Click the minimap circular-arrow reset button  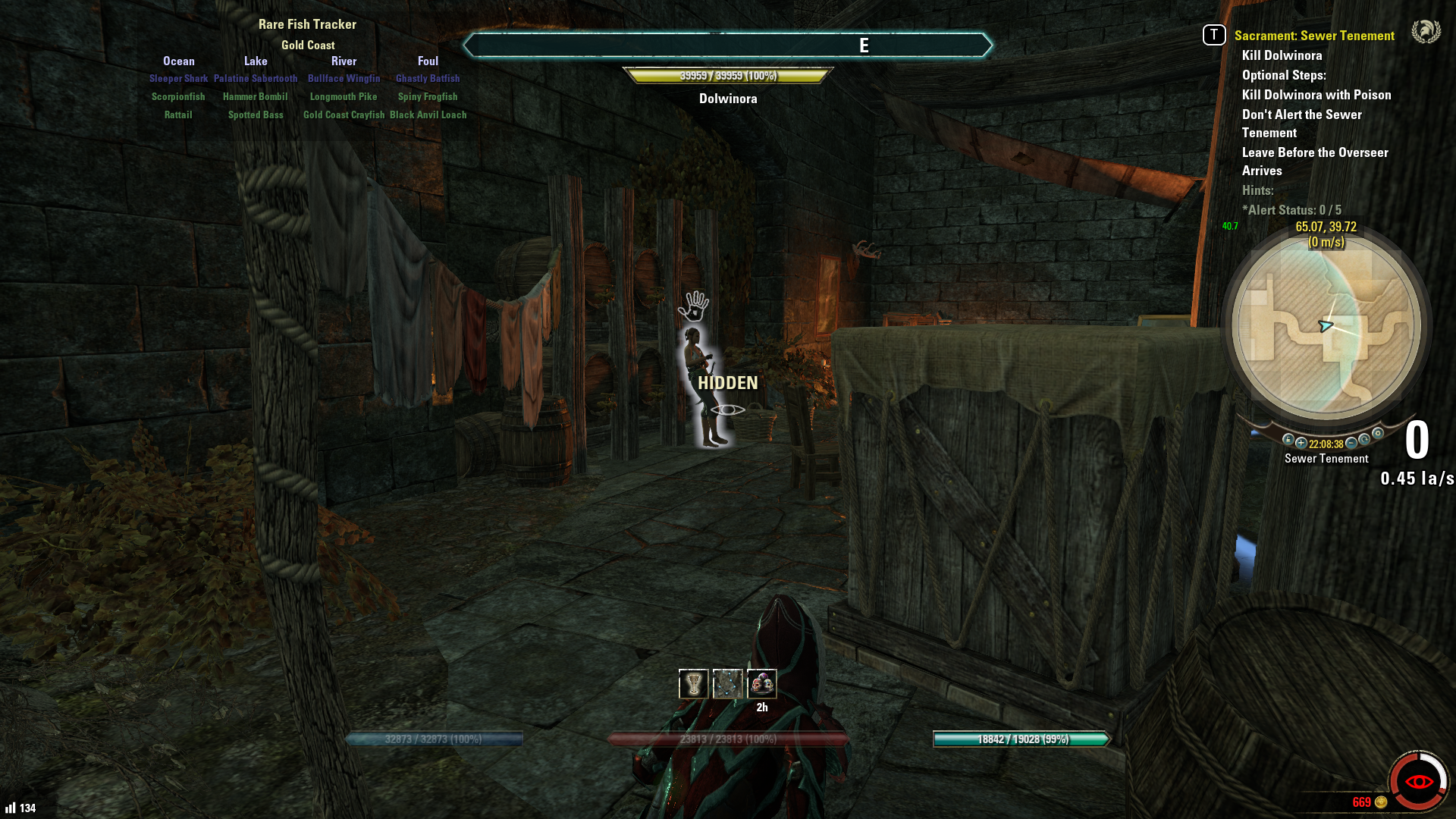click(x=1365, y=439)
